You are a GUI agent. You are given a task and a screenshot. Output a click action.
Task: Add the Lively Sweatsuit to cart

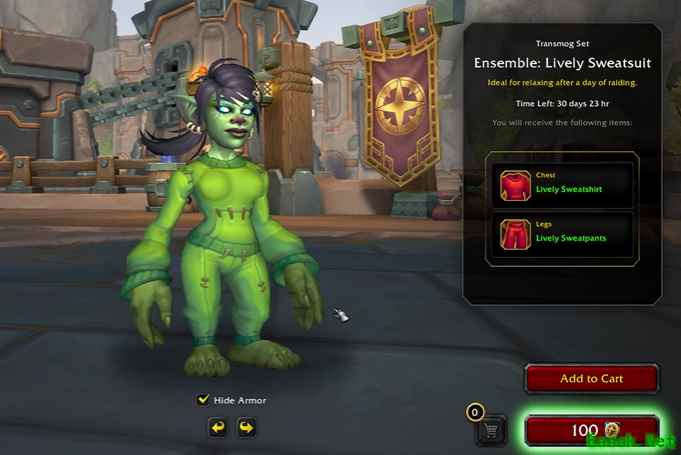click(x=591, y=379)
